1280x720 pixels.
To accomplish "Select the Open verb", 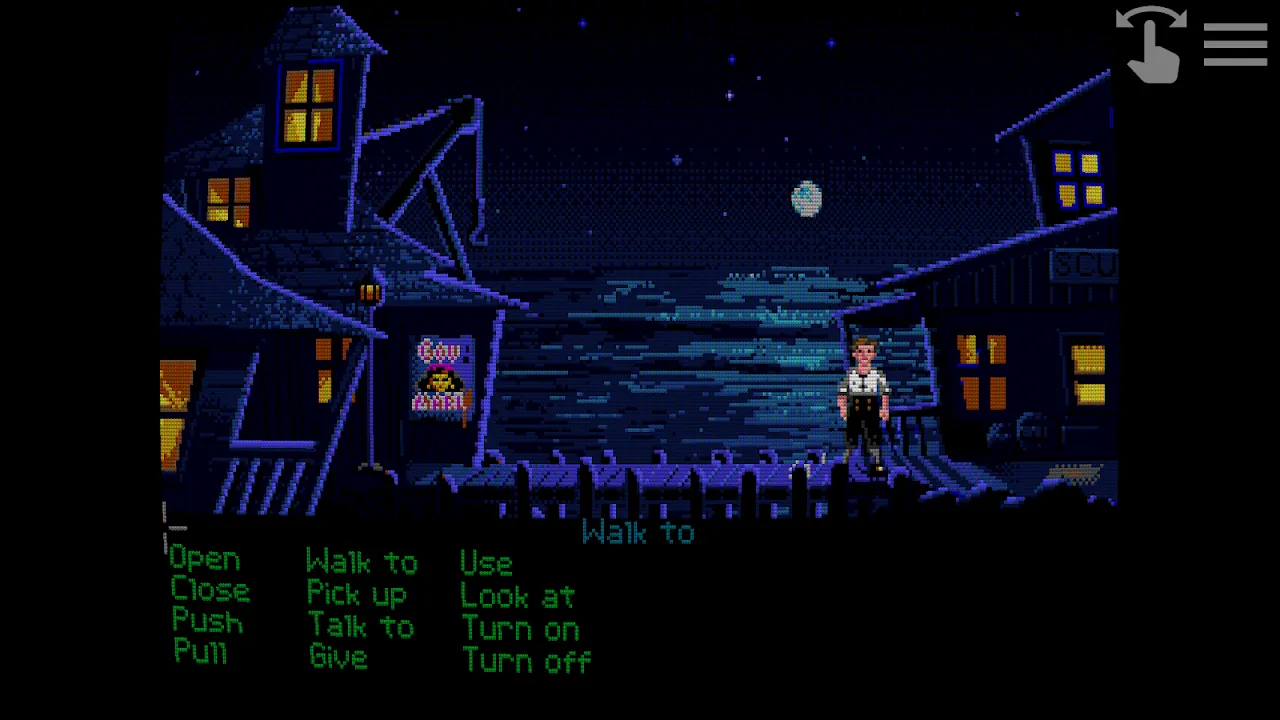I will pos(204,559).
